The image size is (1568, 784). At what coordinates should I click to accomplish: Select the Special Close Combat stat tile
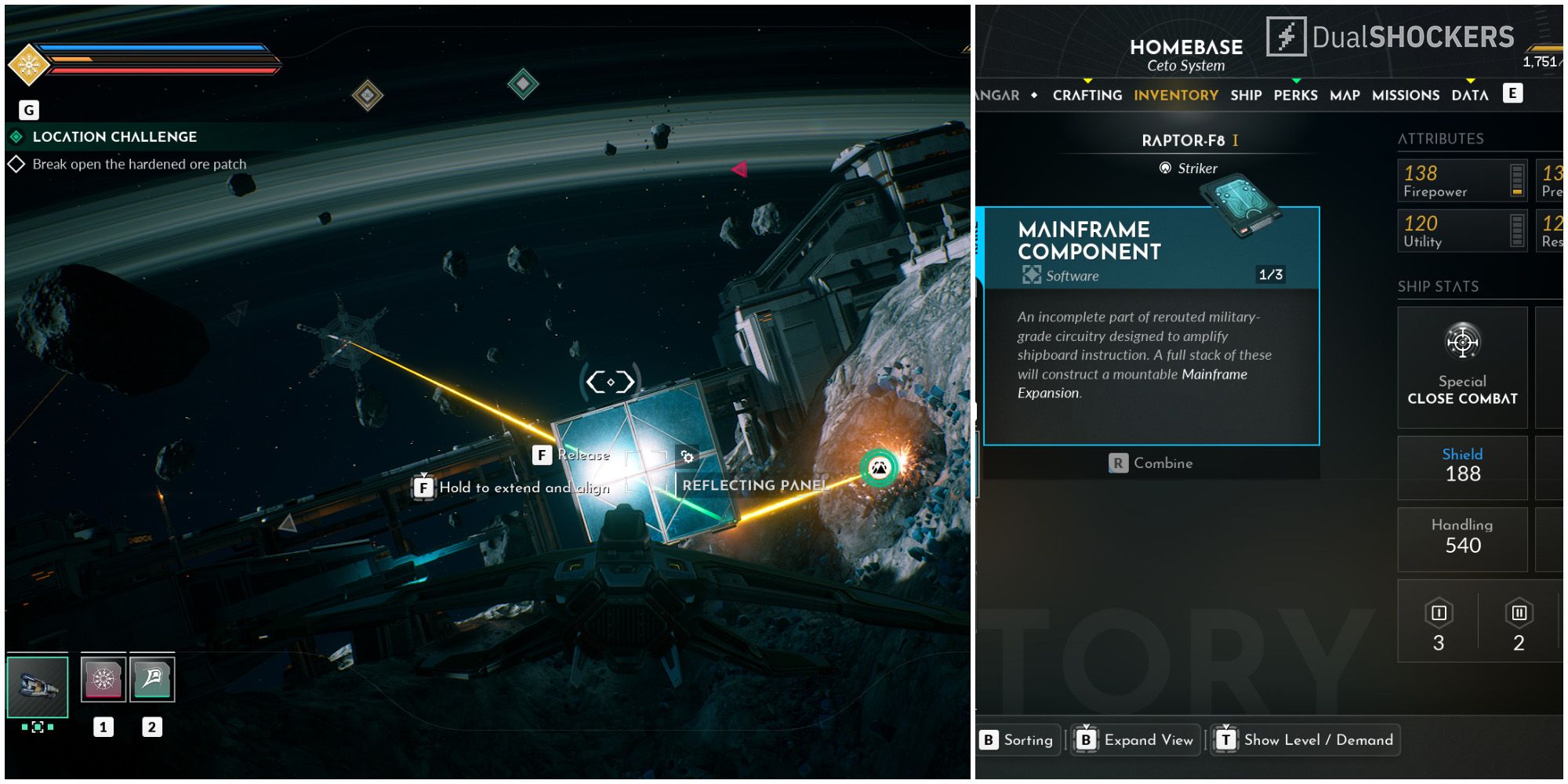coord(1462,367)
